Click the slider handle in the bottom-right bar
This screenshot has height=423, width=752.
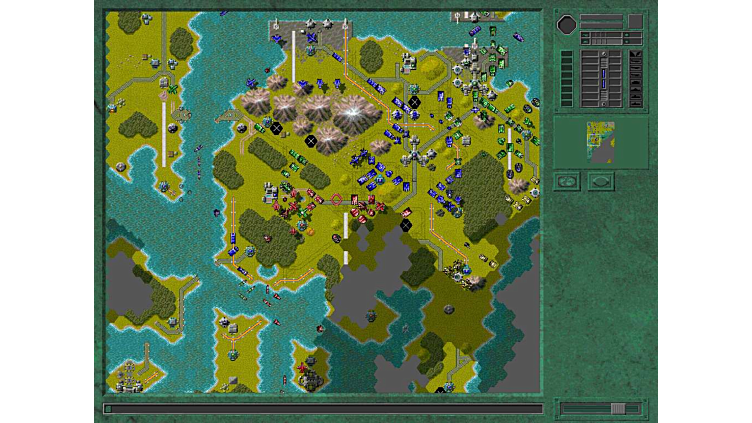click(619, 408)
